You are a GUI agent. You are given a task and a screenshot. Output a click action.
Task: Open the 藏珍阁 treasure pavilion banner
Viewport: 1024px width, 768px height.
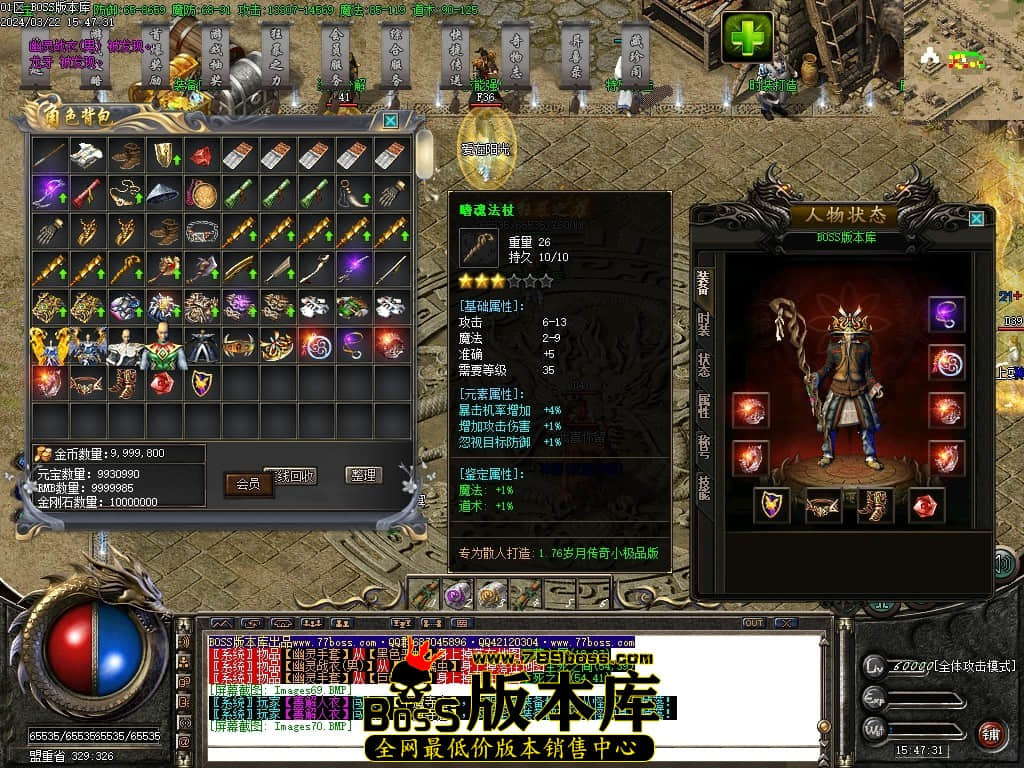point(636,55)
